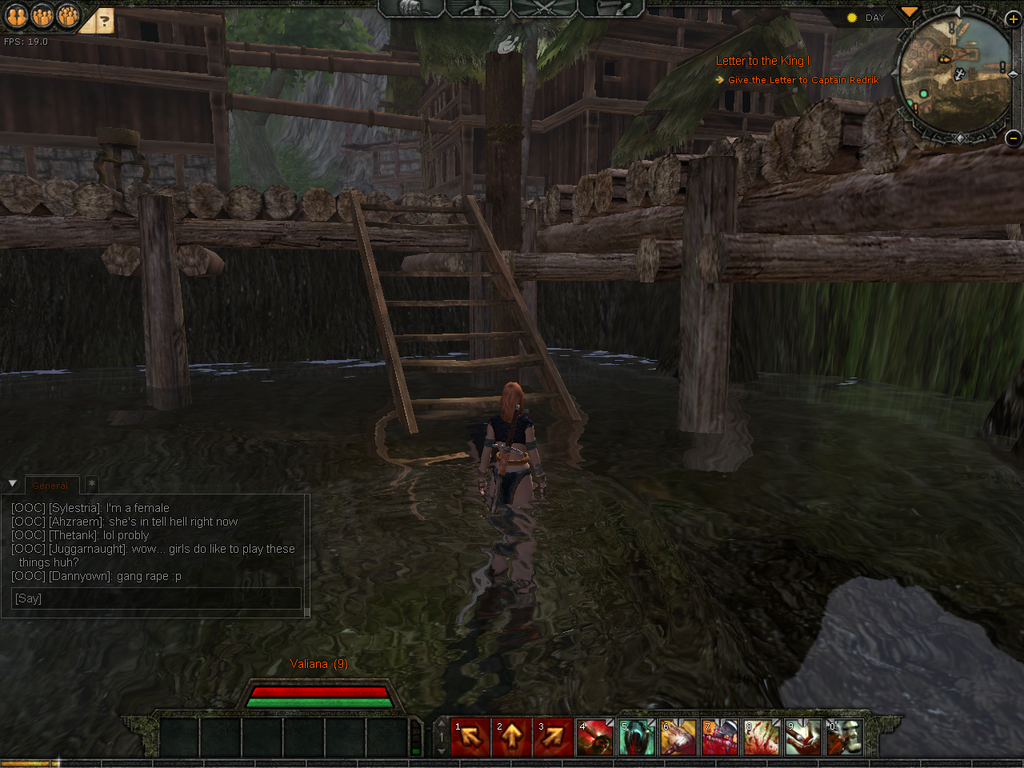
Task: Collapse chat window with the white triangle
Action: click(x=11, y=485)
